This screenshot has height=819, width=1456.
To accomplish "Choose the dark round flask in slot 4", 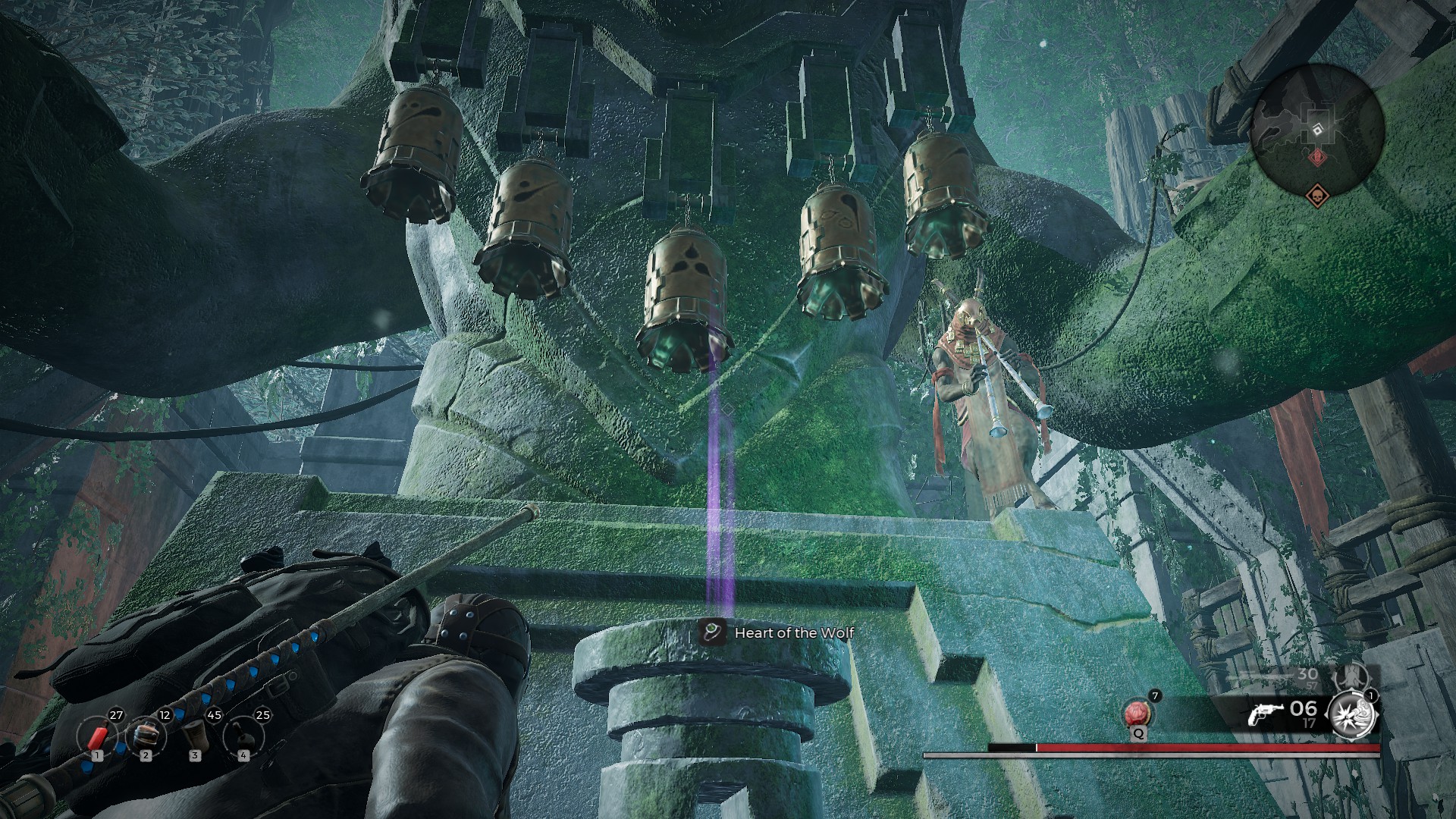I will (x=243, y=736).
